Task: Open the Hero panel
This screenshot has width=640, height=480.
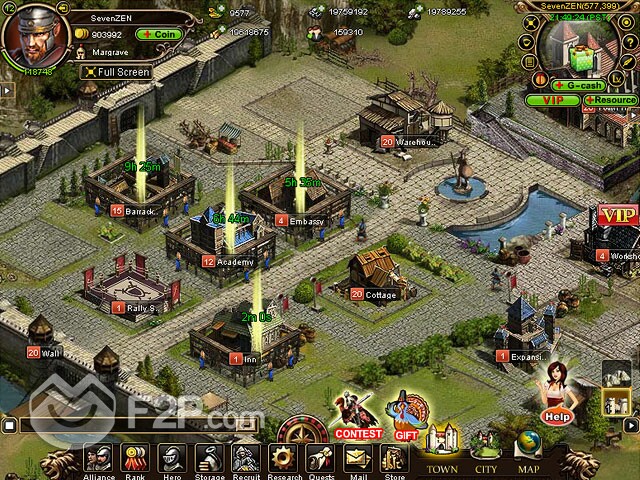Action: (x=171, y=459)
